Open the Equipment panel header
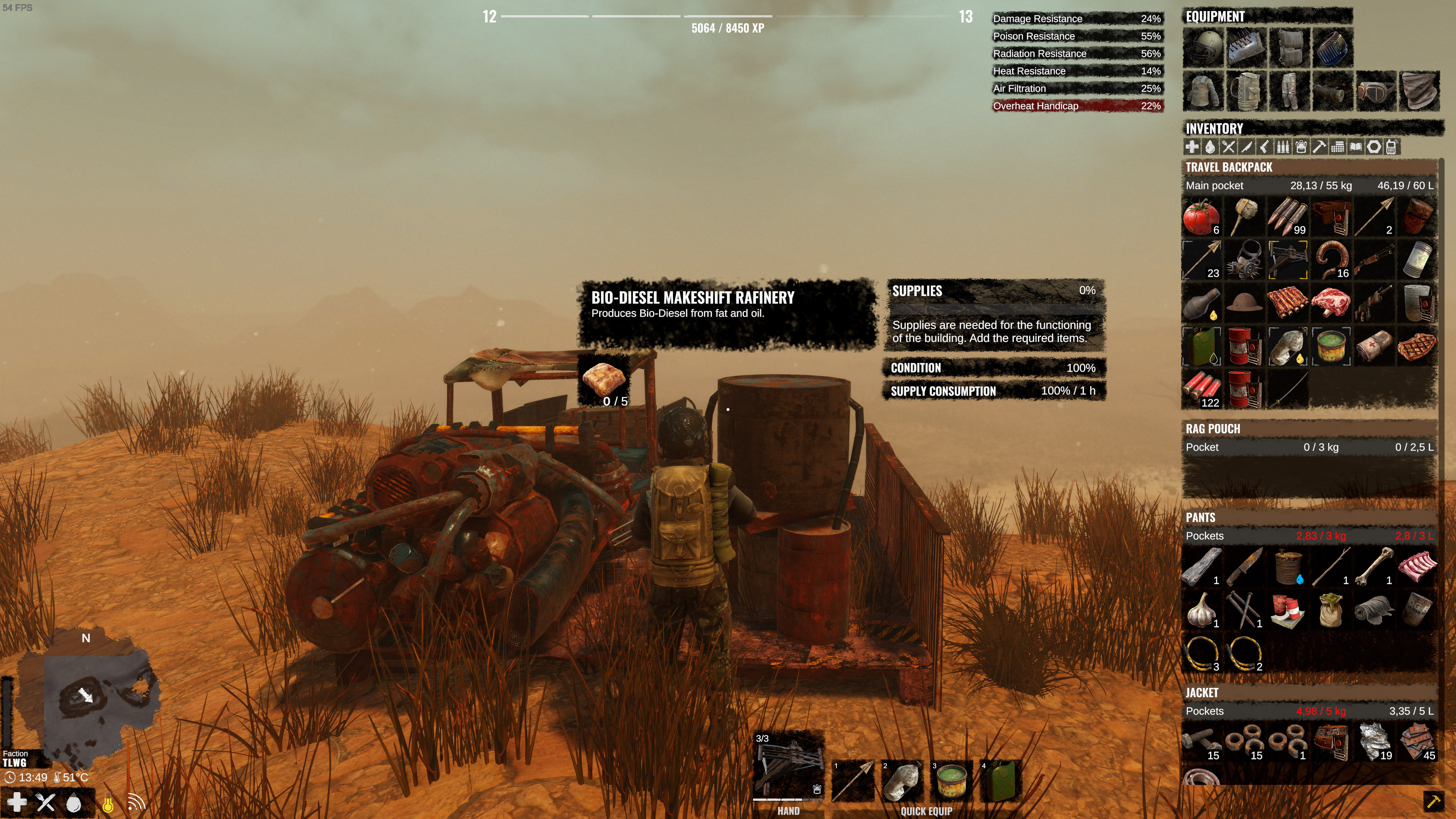This screenshot has height=819, width=1456. 1215,16
